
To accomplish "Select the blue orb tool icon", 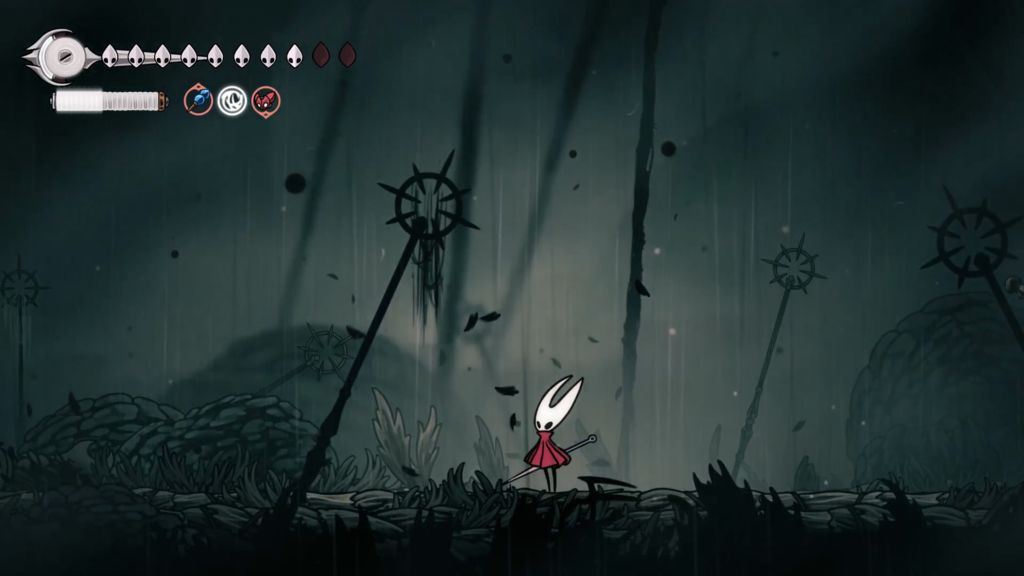I will click(x=199, y=100).
